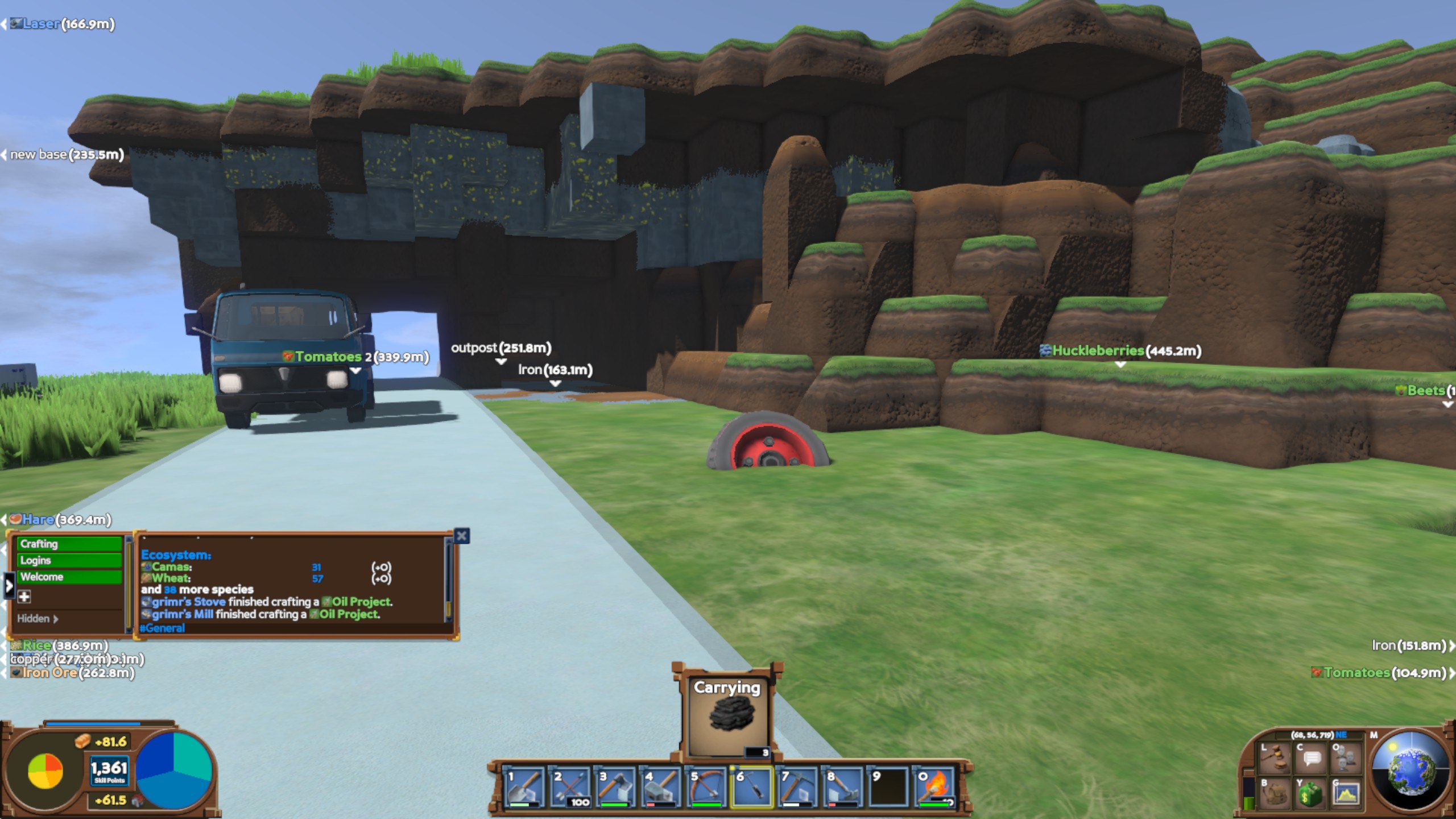Open your backpack icon on the minimap panel
The image size is (1456, 819).
[x=1275, y=794]
